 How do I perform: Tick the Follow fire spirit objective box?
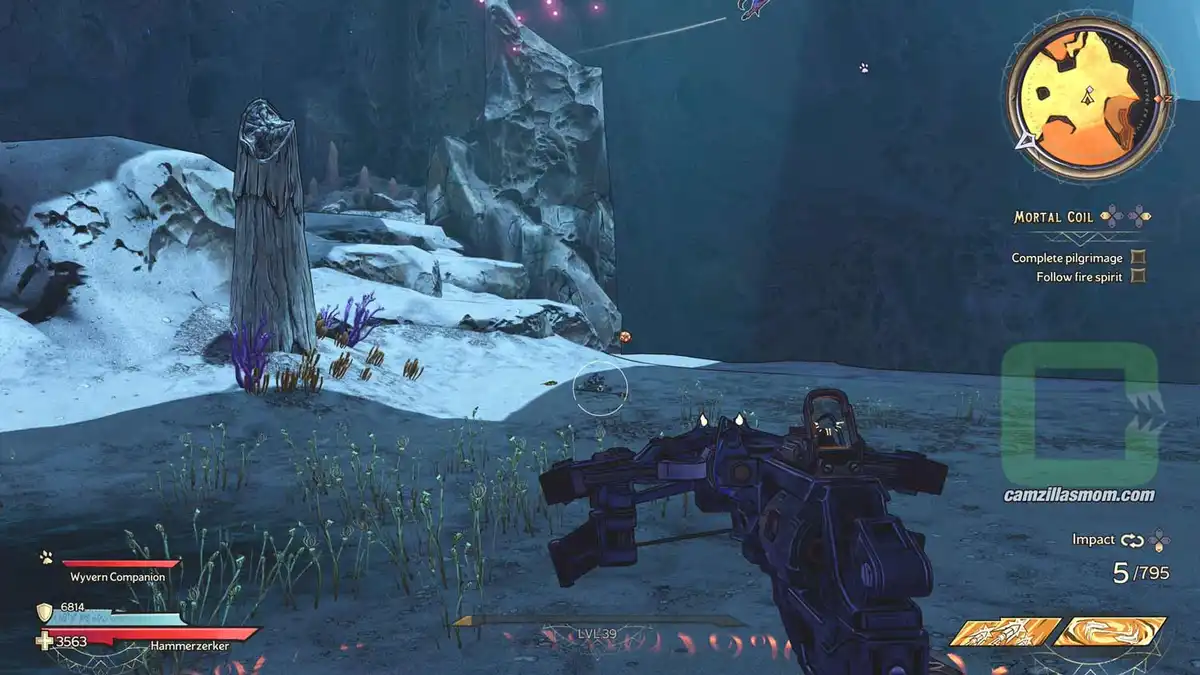click(1137, 277)
